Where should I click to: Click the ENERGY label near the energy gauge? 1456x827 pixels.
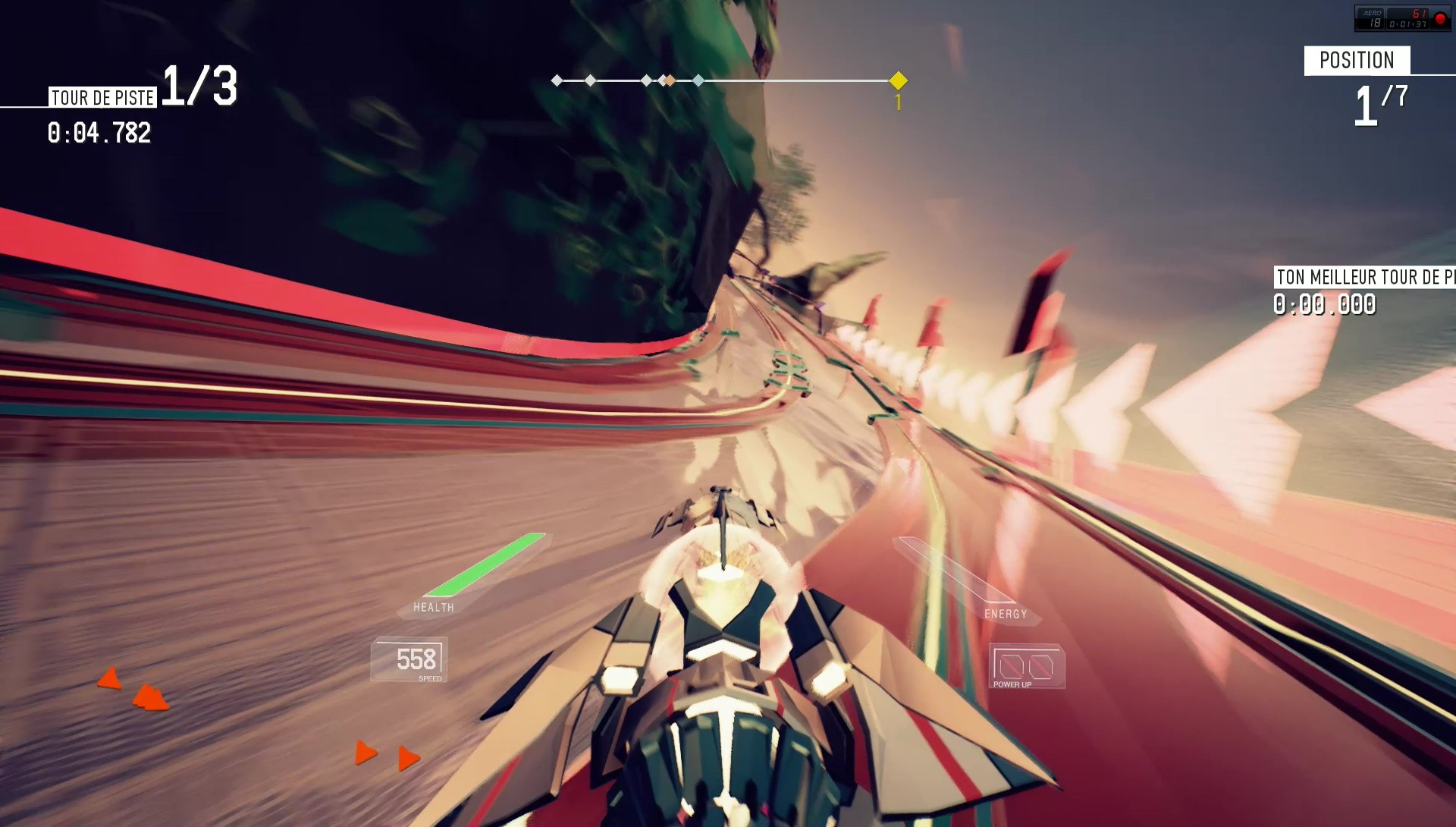pyautogui.click(x=1006, y=615)
